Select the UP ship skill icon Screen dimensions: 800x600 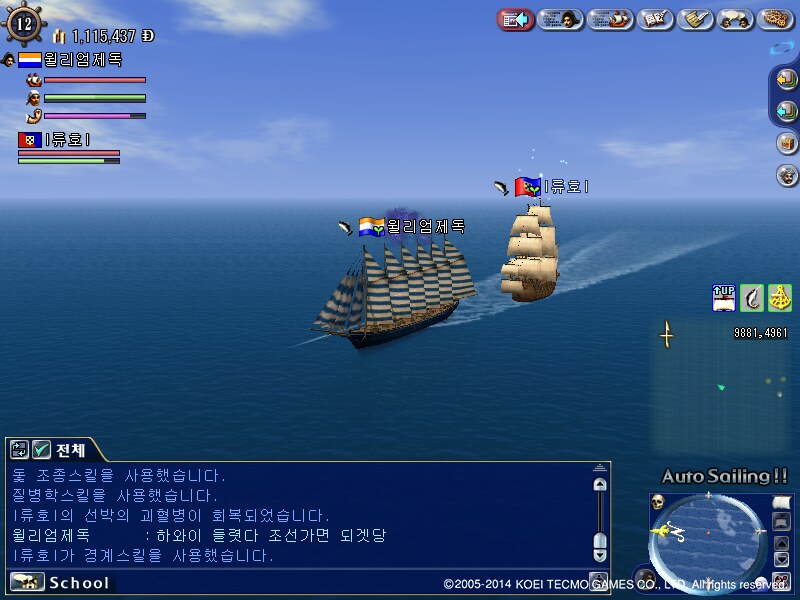point(724,298)
